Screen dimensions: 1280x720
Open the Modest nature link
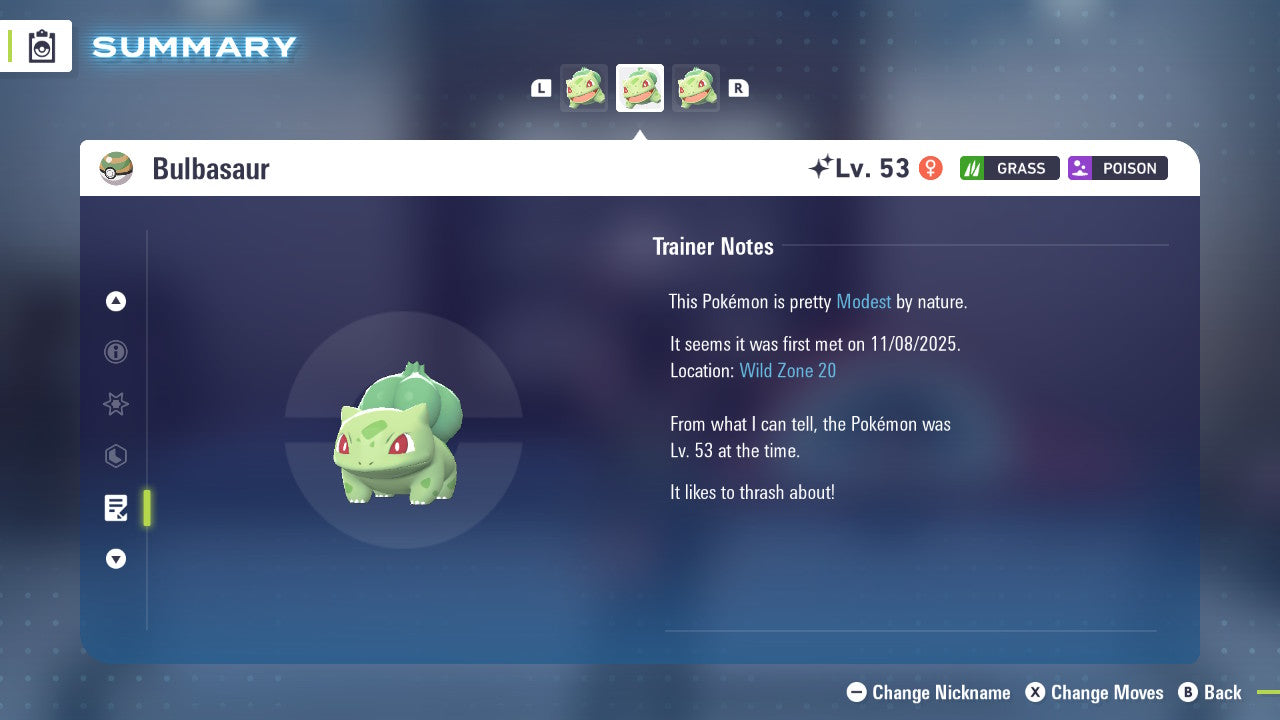863,301
